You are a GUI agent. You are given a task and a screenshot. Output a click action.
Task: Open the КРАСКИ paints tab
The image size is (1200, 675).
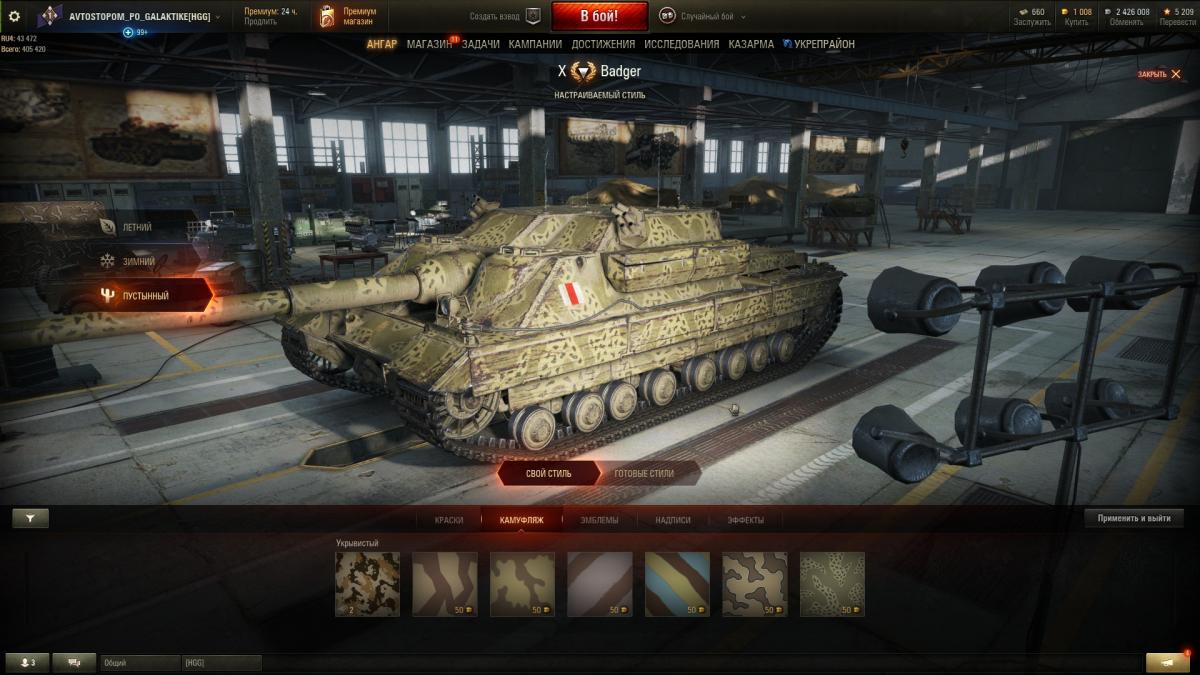tap(449, 520)
